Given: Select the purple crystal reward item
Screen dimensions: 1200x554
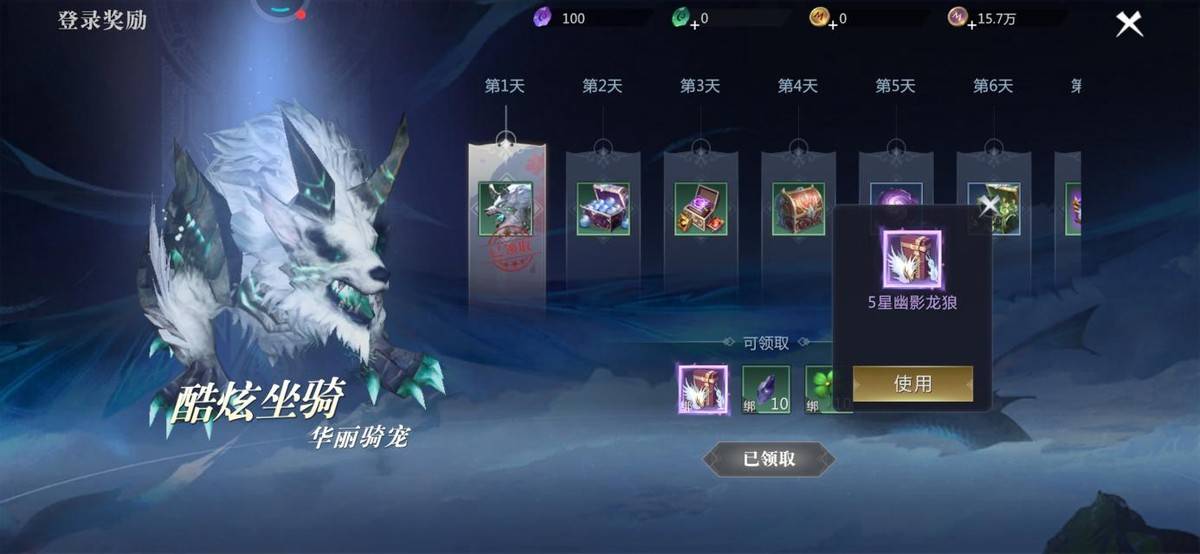Looking at the screenshot, I should tap(766, 389).
